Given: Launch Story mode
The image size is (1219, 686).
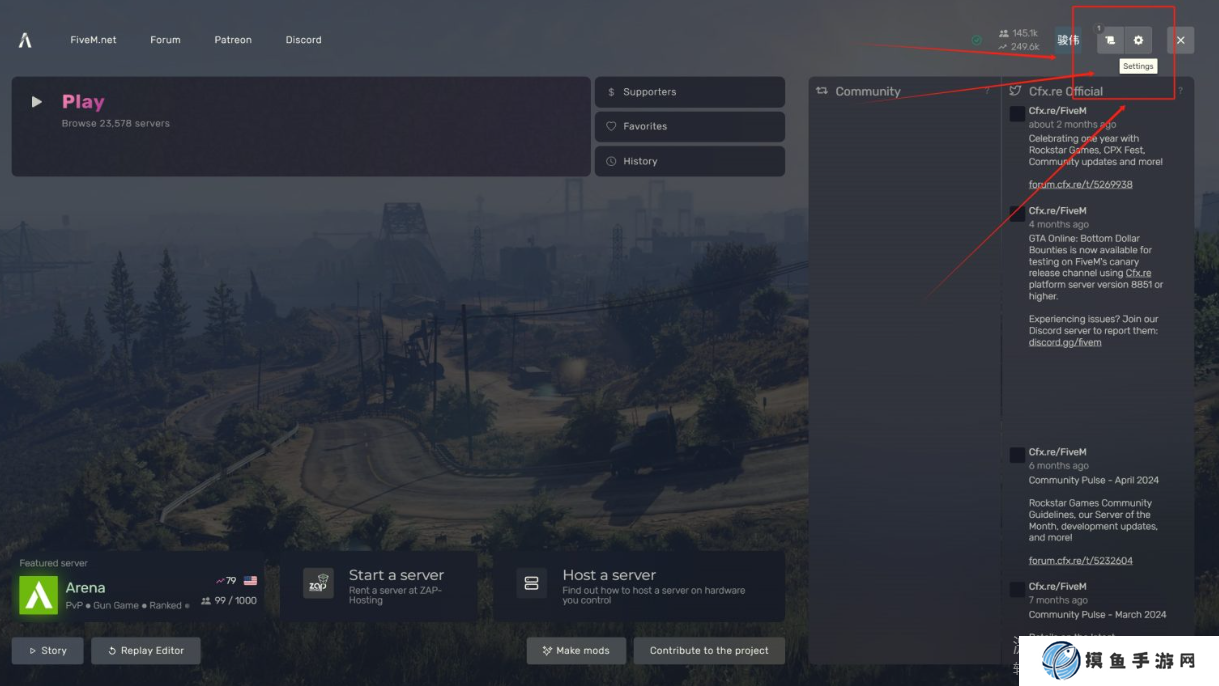Looking at the screenshot, I should click(48, 651).
